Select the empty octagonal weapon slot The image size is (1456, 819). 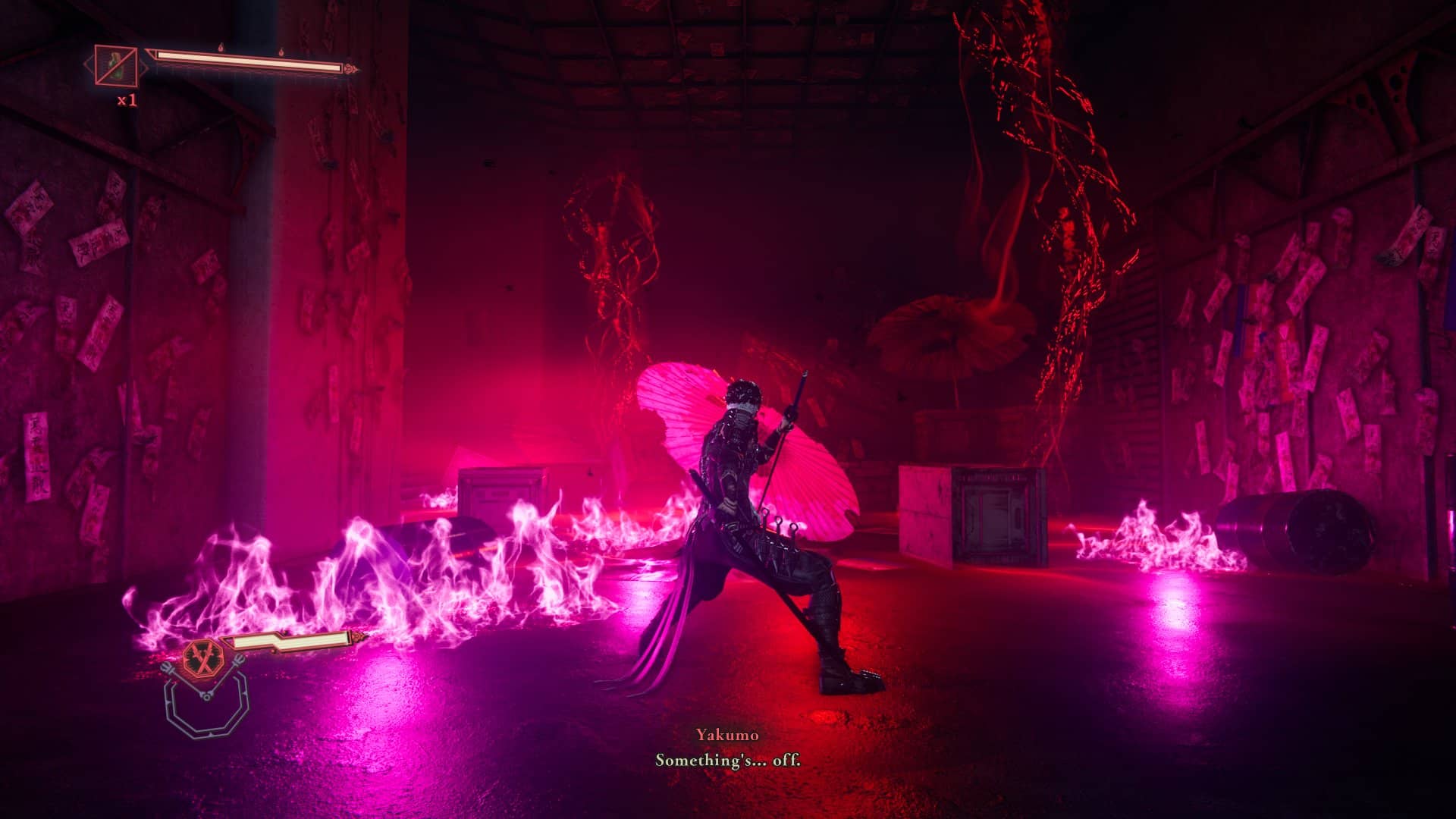coord(206,706)
